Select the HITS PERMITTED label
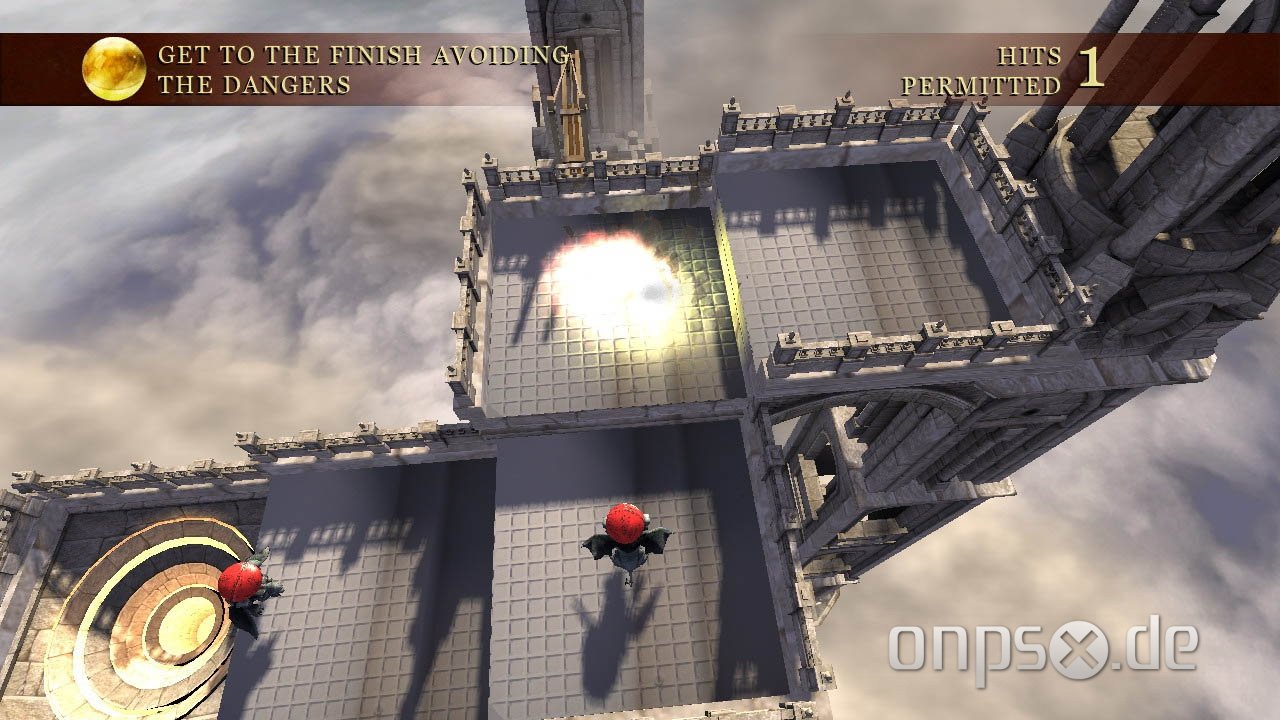Screen dimensions: 1280x720 coord(1005,70)
